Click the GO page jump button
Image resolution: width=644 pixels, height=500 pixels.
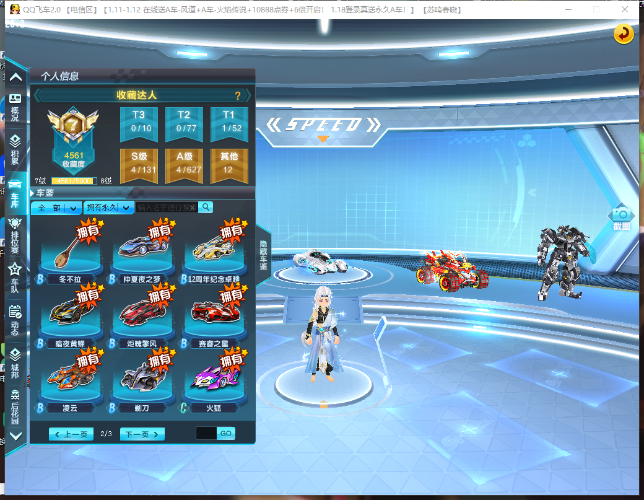point(226,433)
